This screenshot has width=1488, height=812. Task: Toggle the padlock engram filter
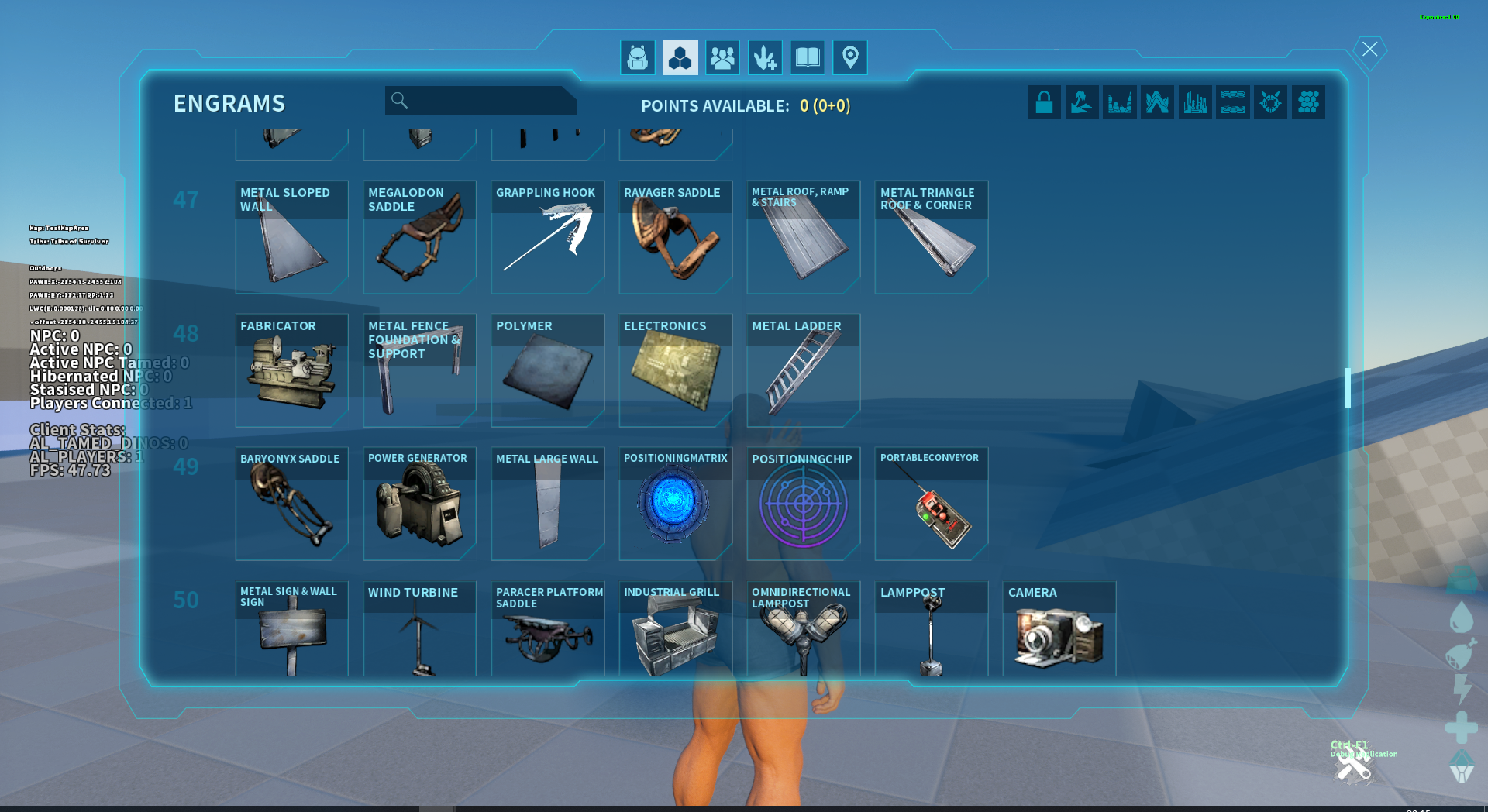[x=1044, y=102]
